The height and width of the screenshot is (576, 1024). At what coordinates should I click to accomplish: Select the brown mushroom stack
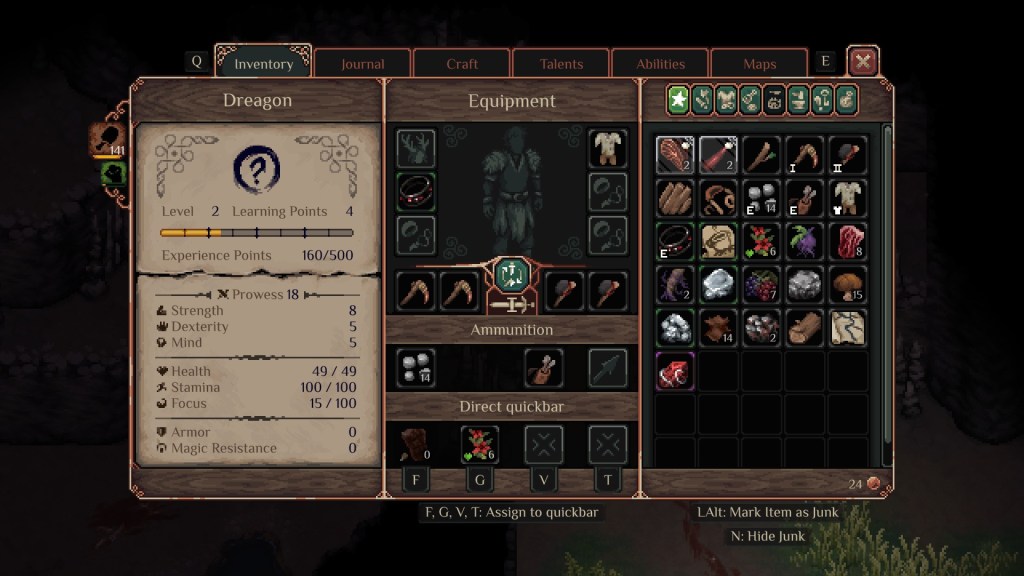point(848,284)
